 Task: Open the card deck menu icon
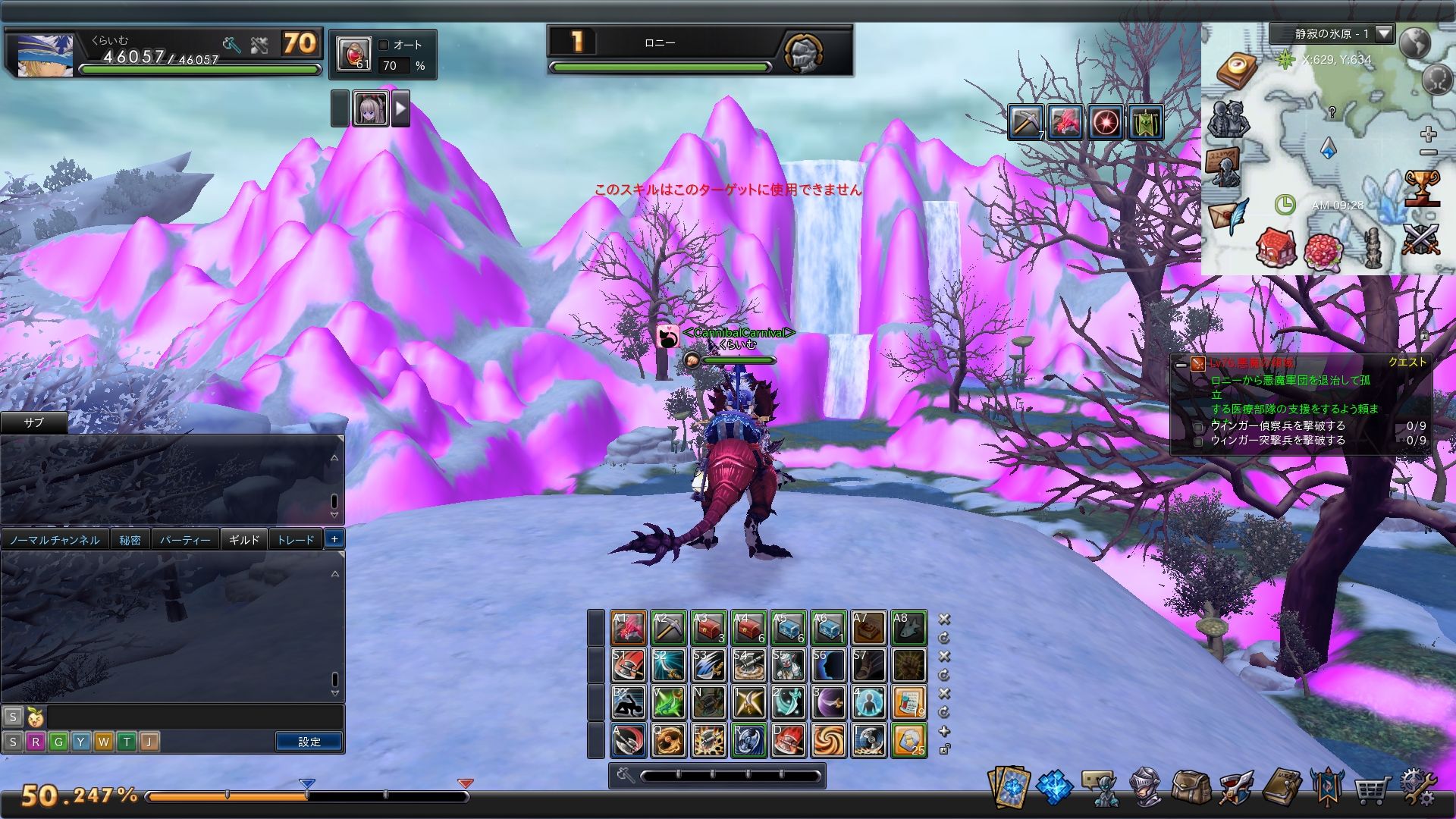1009,787
